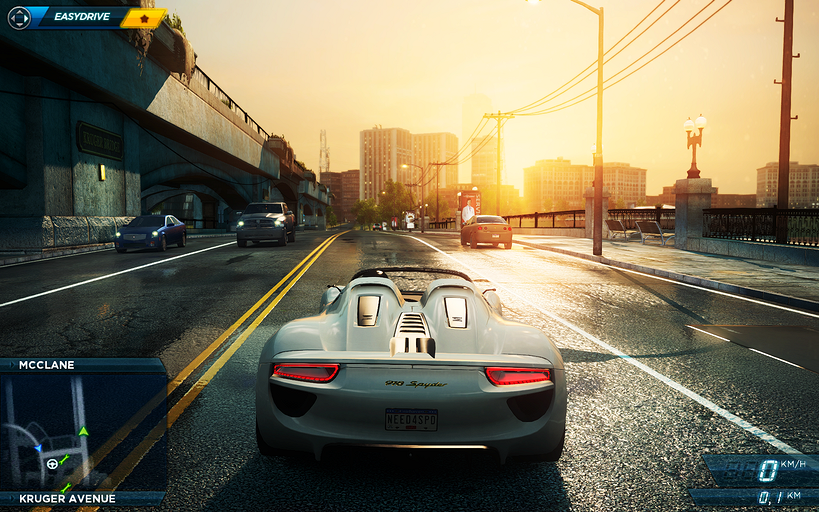Select the yellow star badge beside EasyDrive

click(144, 18)
